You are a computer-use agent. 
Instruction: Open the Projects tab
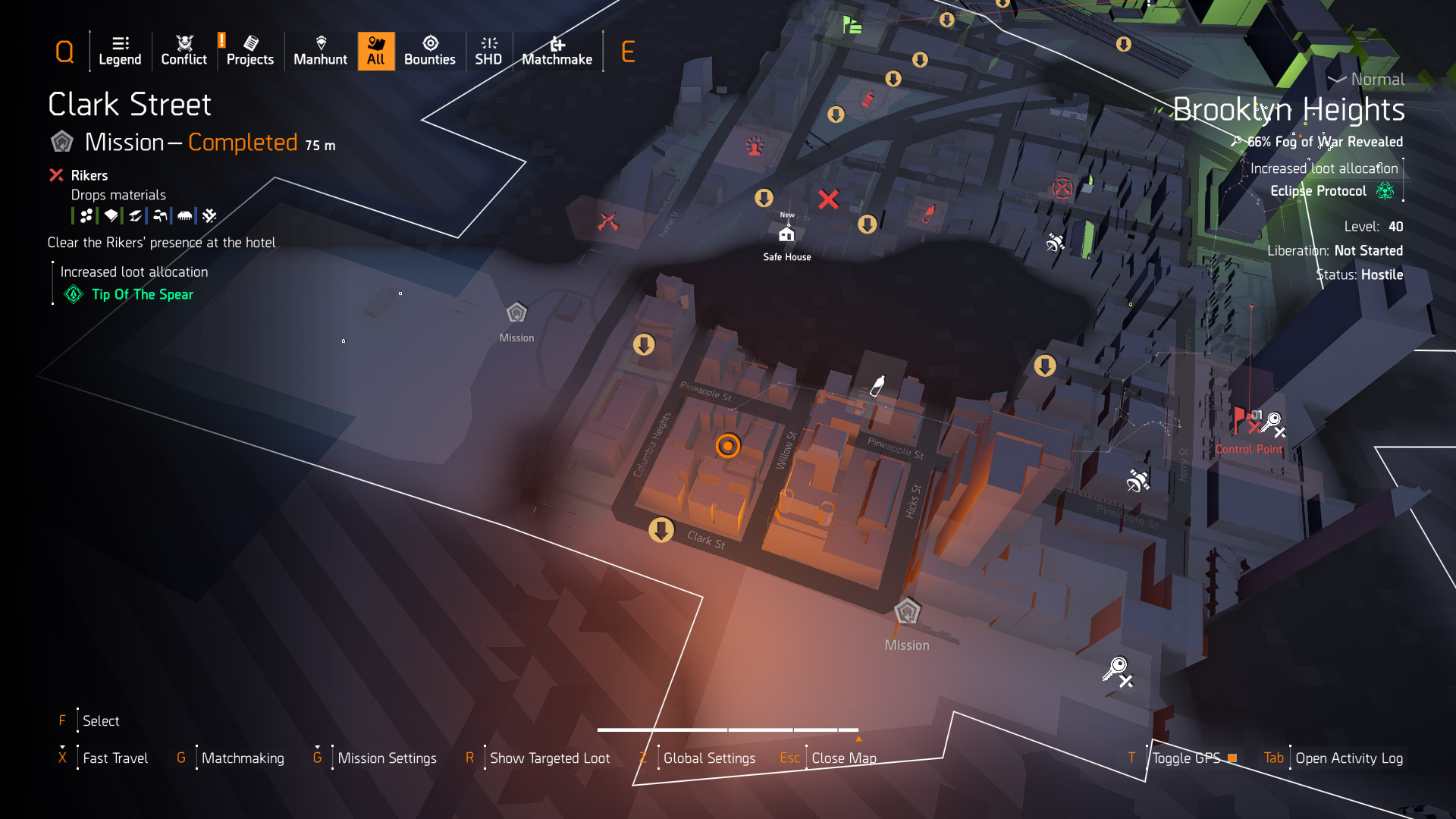[x=250, y=52]
